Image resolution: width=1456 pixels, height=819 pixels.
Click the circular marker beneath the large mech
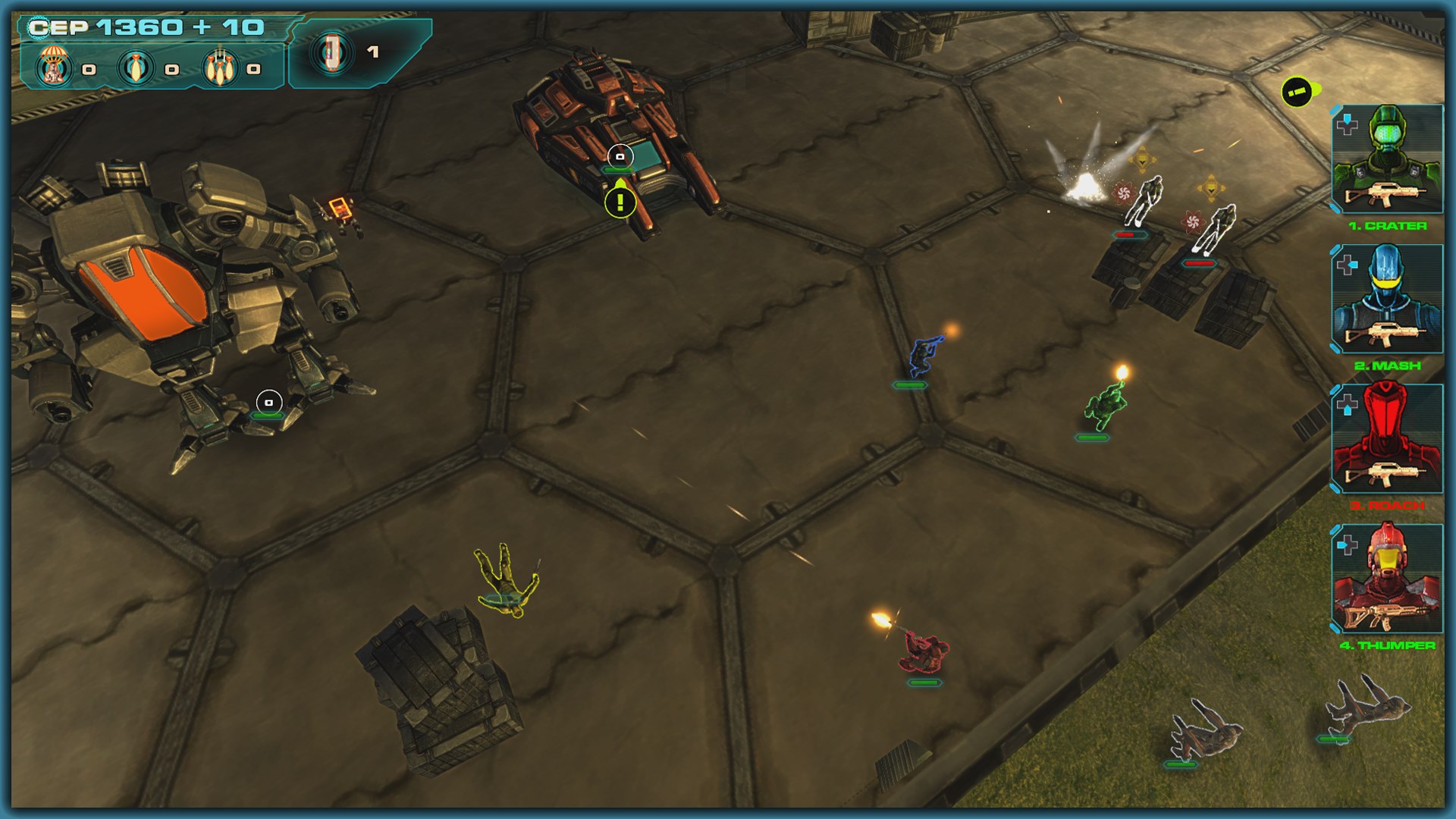pyautogui.click(x=269, y=400)
